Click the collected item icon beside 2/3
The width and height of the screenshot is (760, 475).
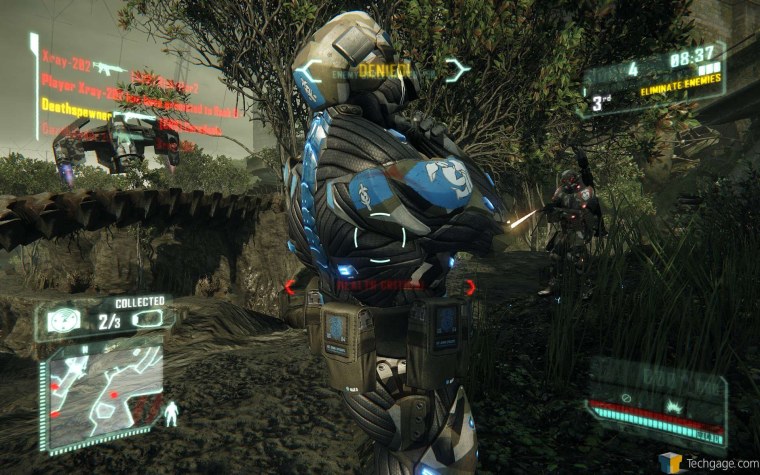[148, 319]
